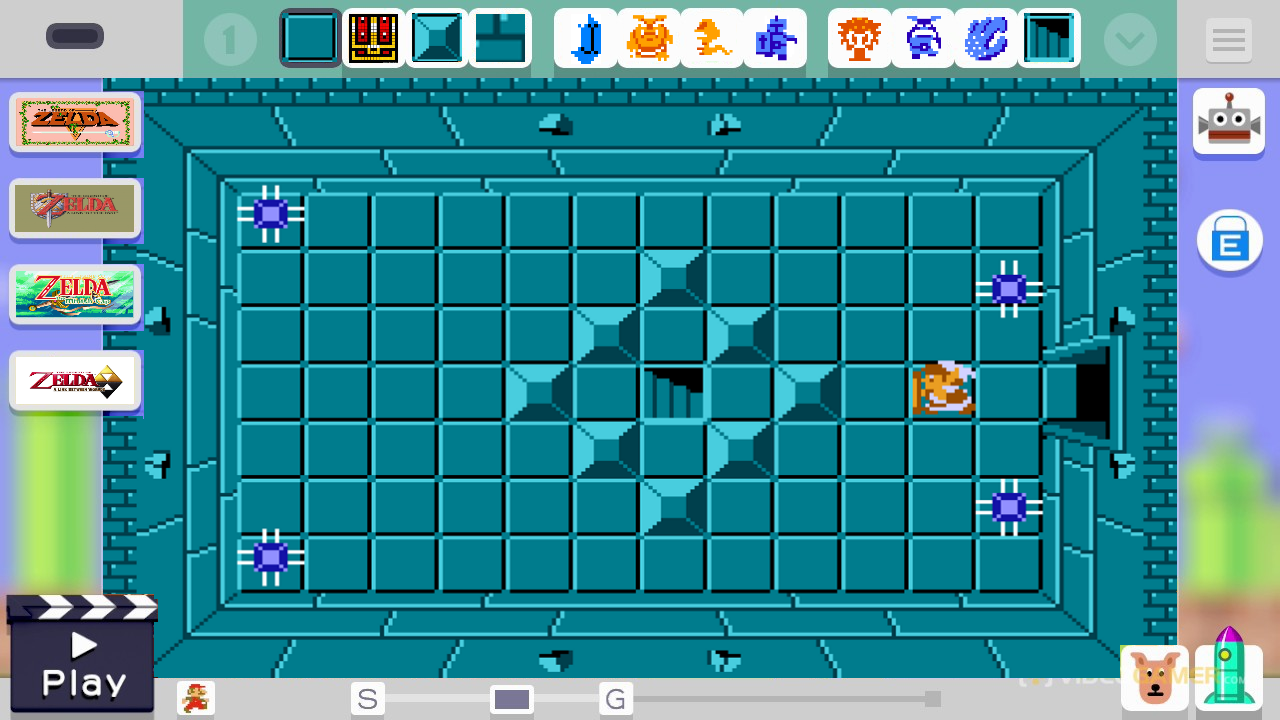
Task: Open the robot helper panel
Action: 1228,120
